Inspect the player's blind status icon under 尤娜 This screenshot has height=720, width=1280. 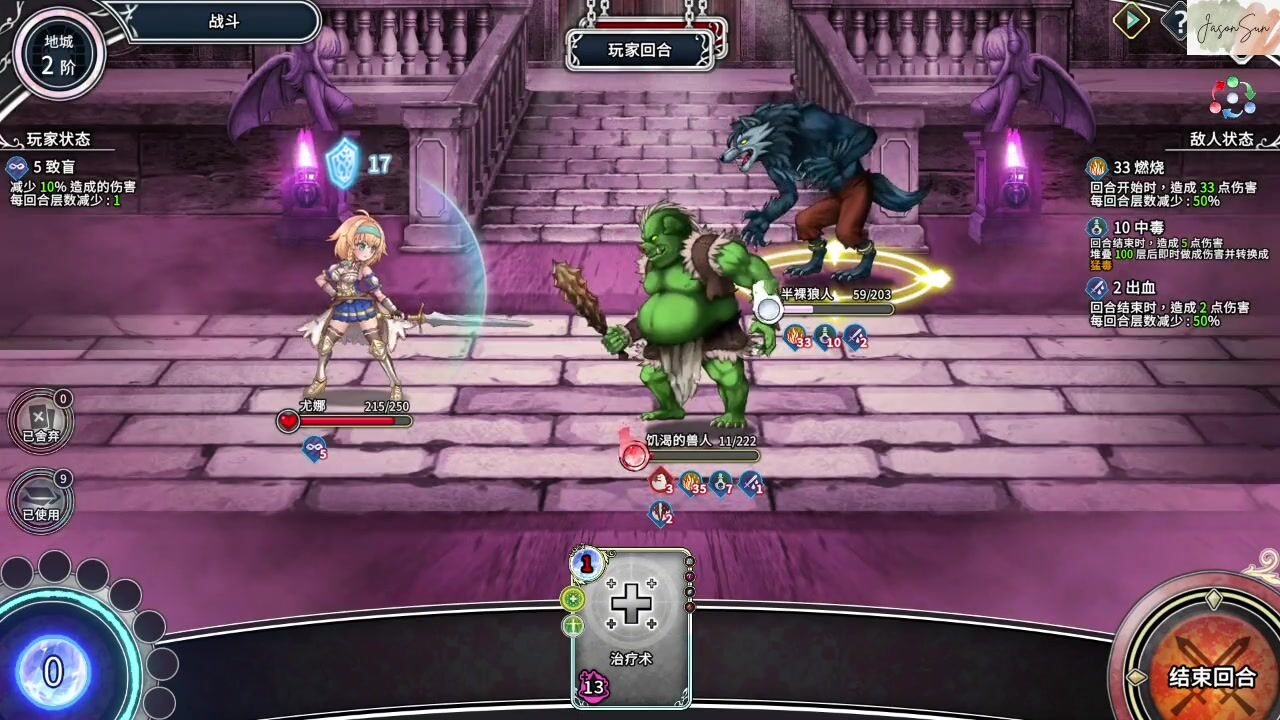315,449
